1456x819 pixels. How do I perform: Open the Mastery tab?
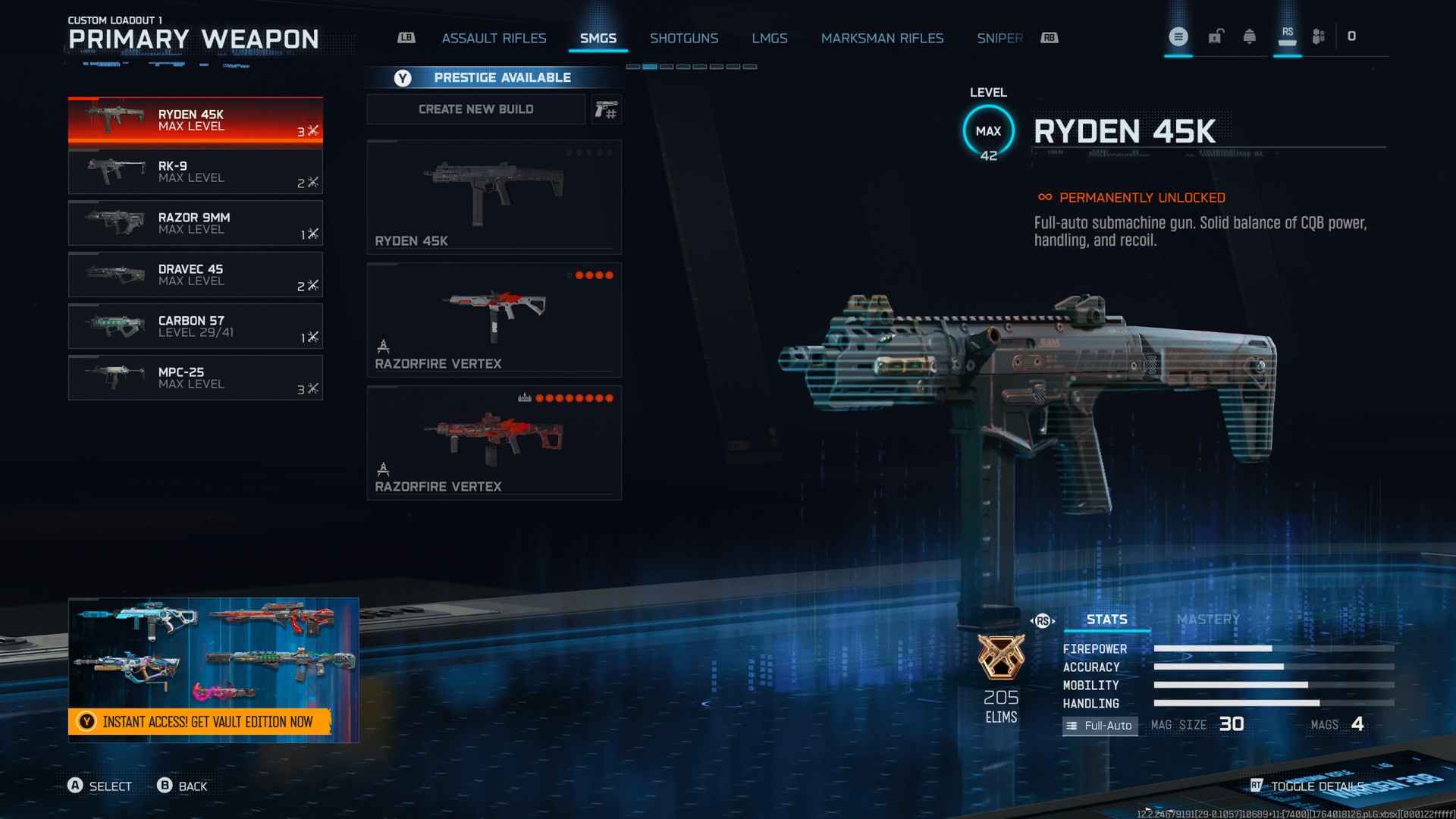(x=1208, y=620)
